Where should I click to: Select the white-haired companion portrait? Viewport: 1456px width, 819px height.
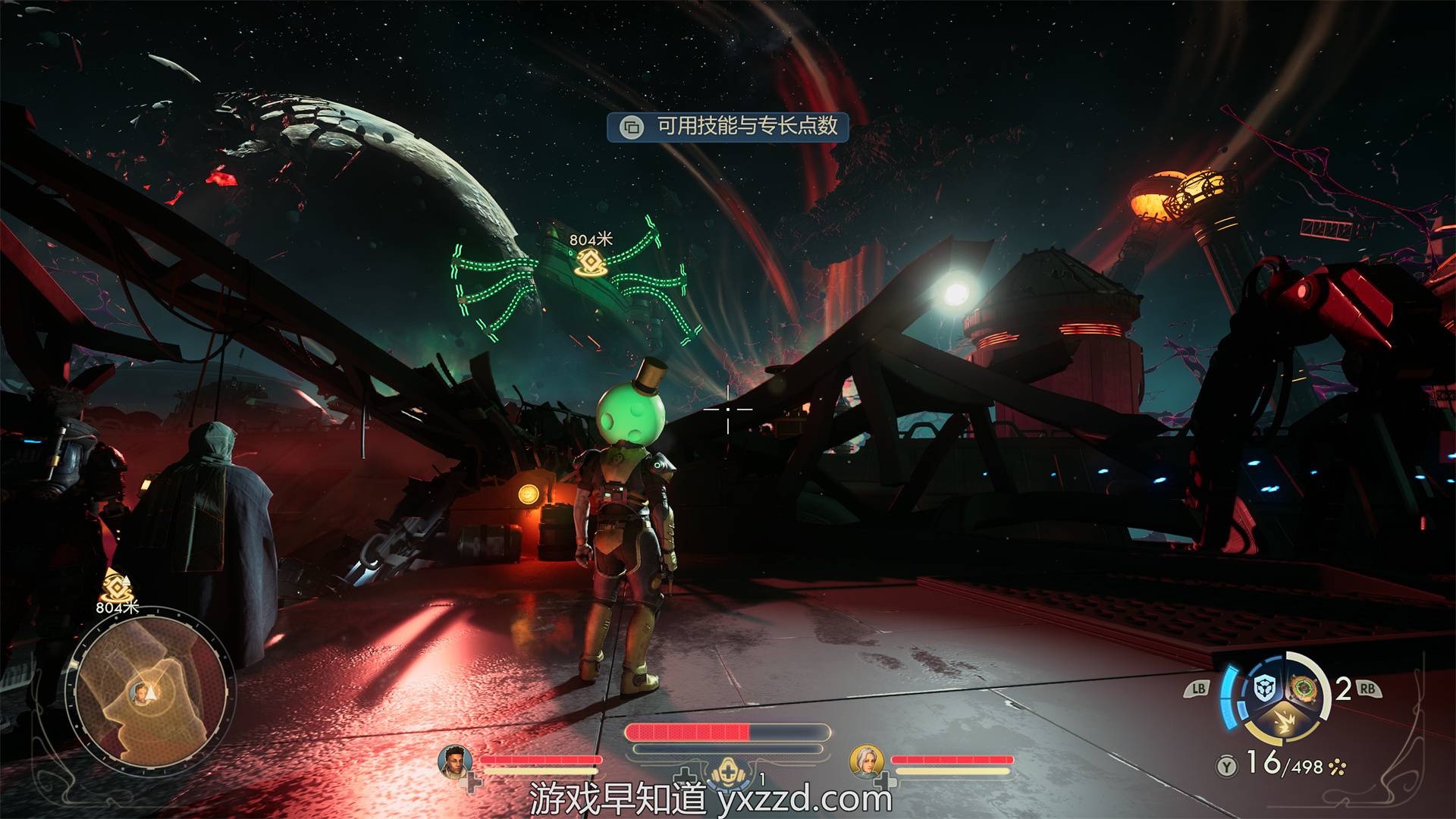(x=865, y=761)
